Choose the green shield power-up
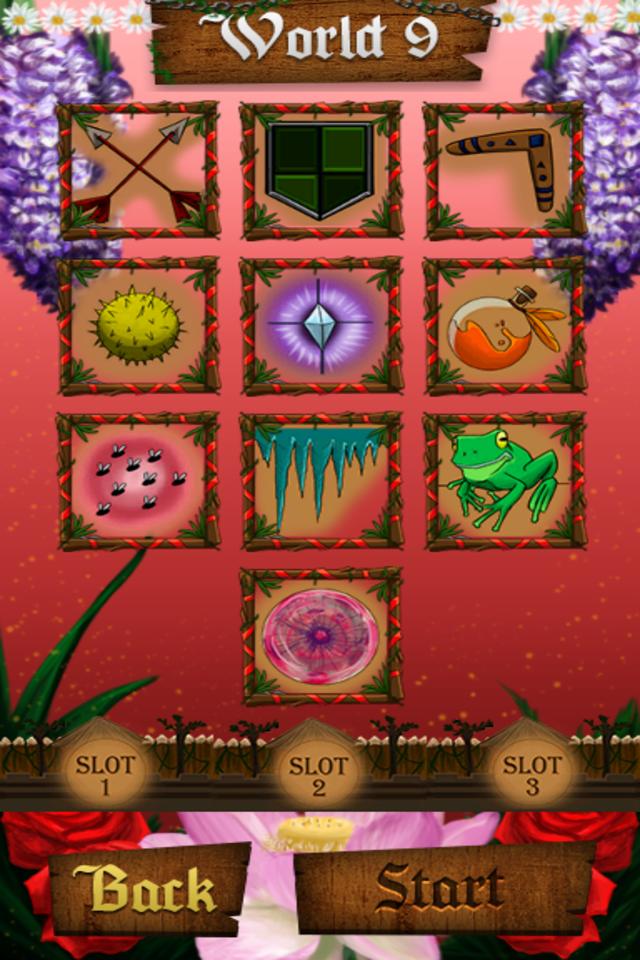Screen dimensions: 640x960 [321, 170]
